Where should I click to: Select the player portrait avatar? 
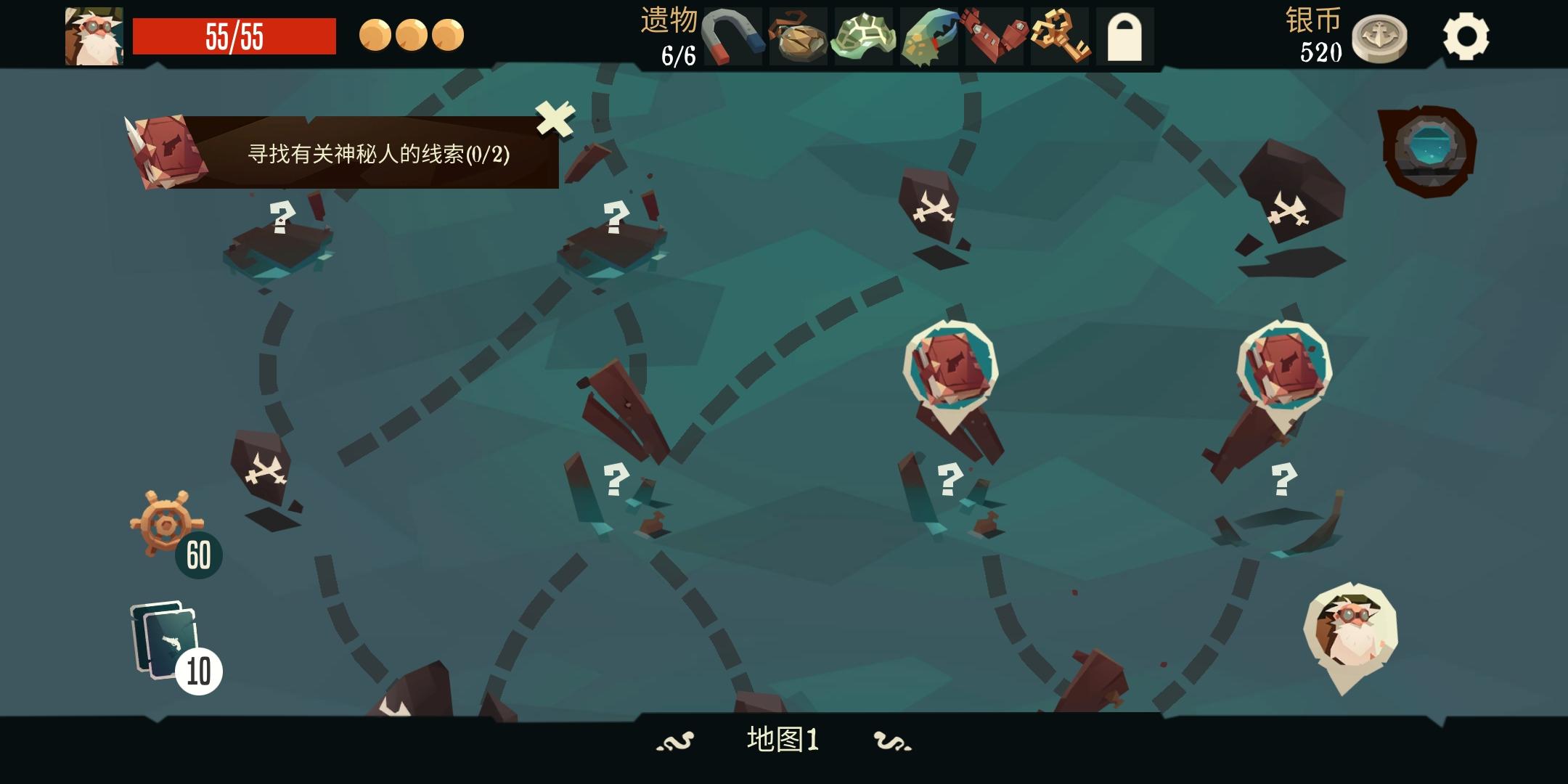(94, 35)
